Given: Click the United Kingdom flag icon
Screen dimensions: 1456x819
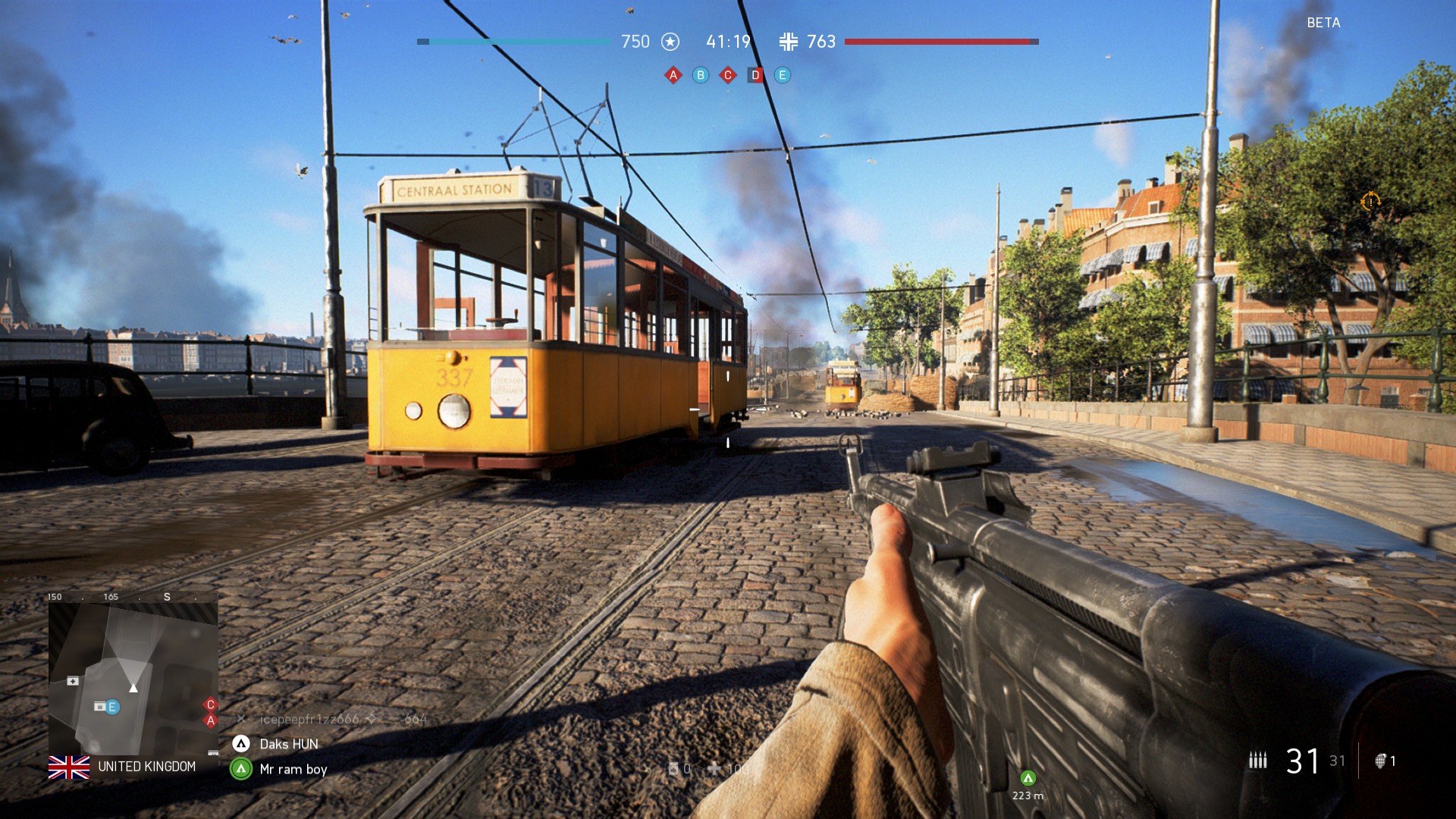Looking at the screenshot, I should pyautogui.click(x=69, y=767).
